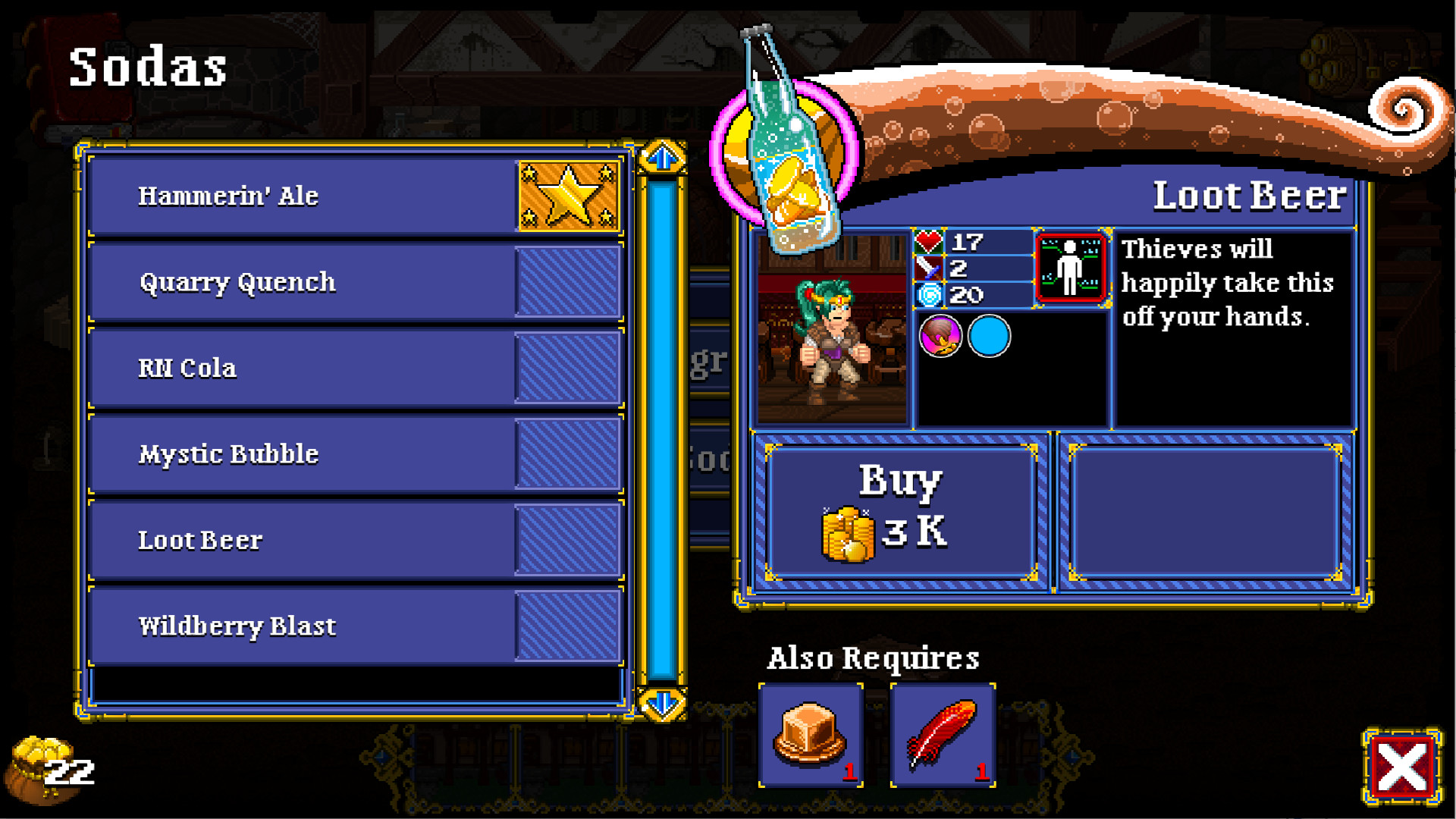This screenshot has height=819, width=1456.
Task: Select the sword attack stat icon
Action: [x=930, y=268]
